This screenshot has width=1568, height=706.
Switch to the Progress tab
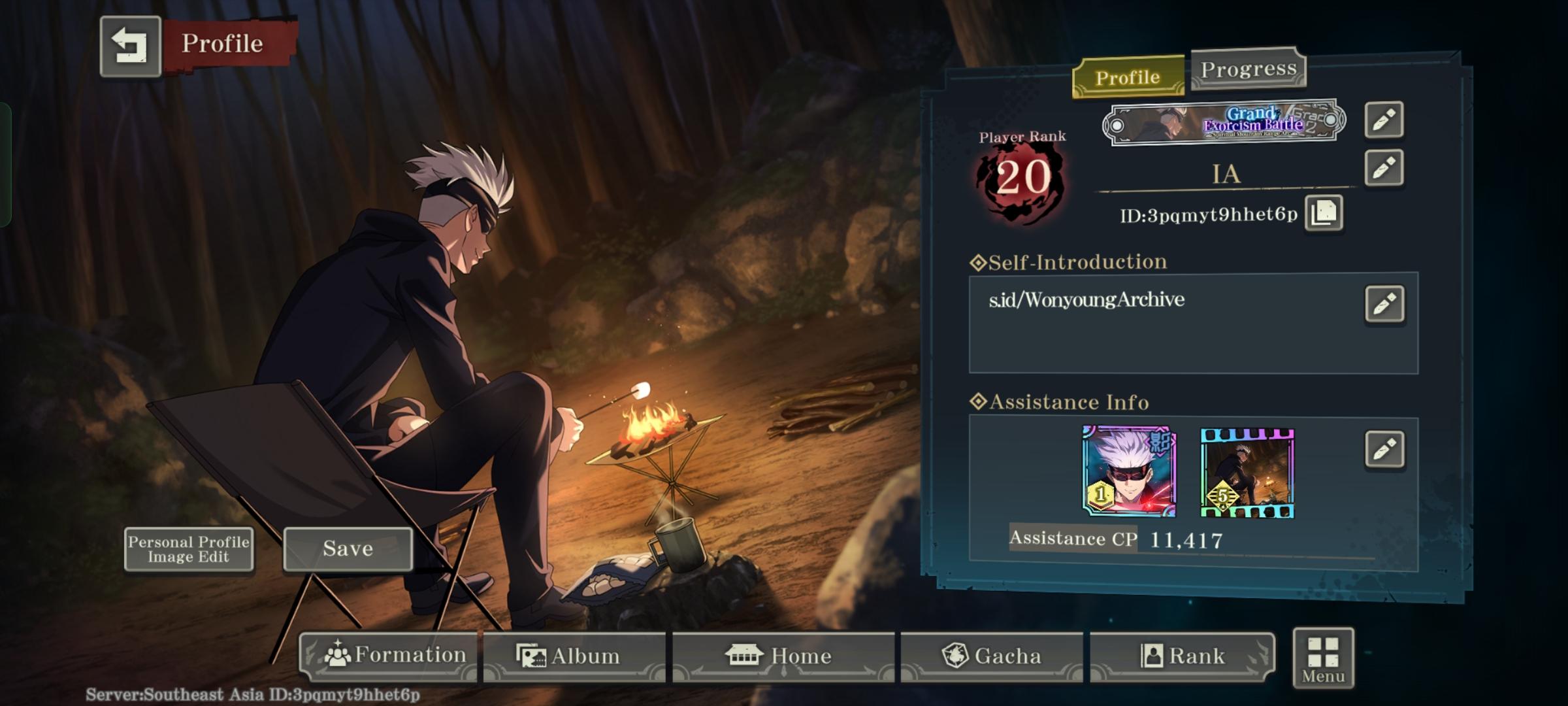[1248, 69]
